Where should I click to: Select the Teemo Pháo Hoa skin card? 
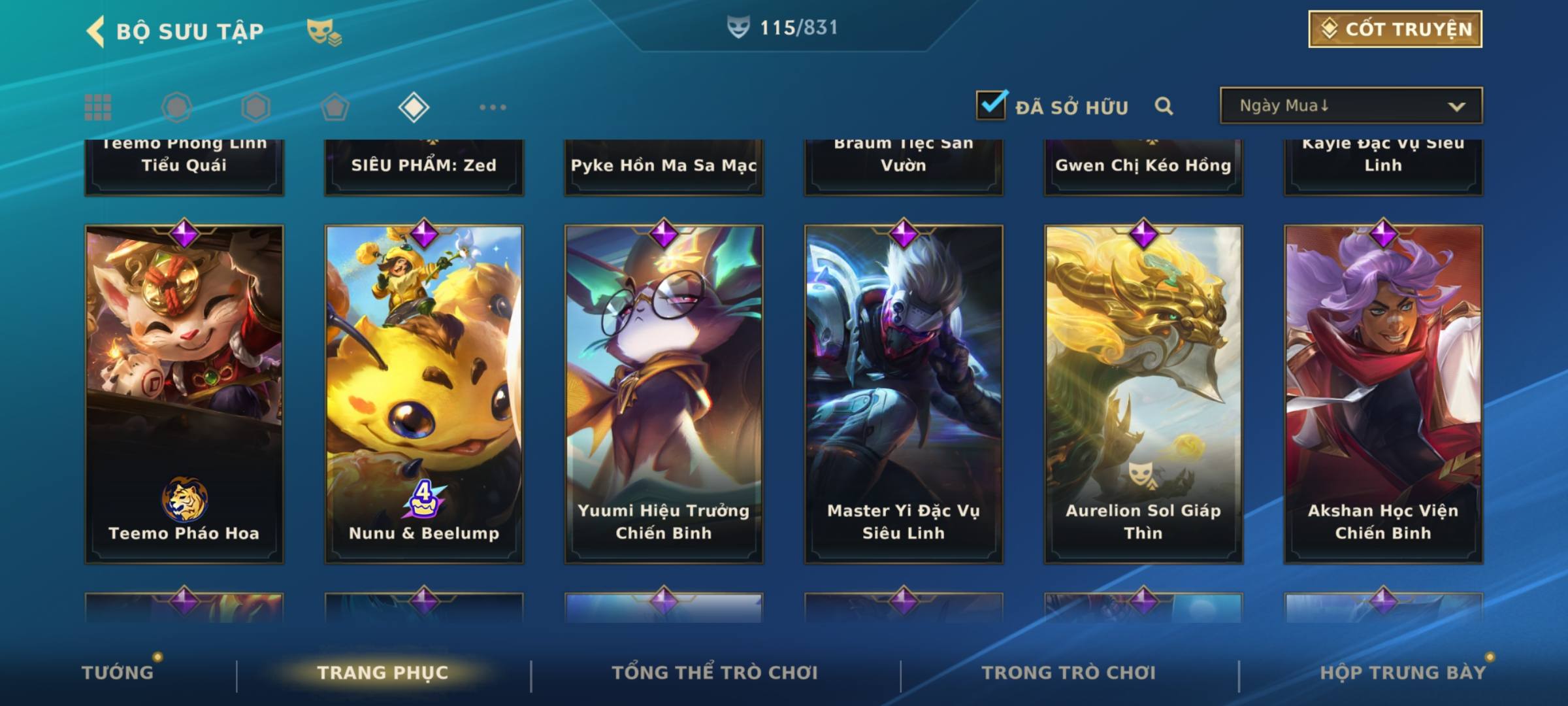coord(184,394)
